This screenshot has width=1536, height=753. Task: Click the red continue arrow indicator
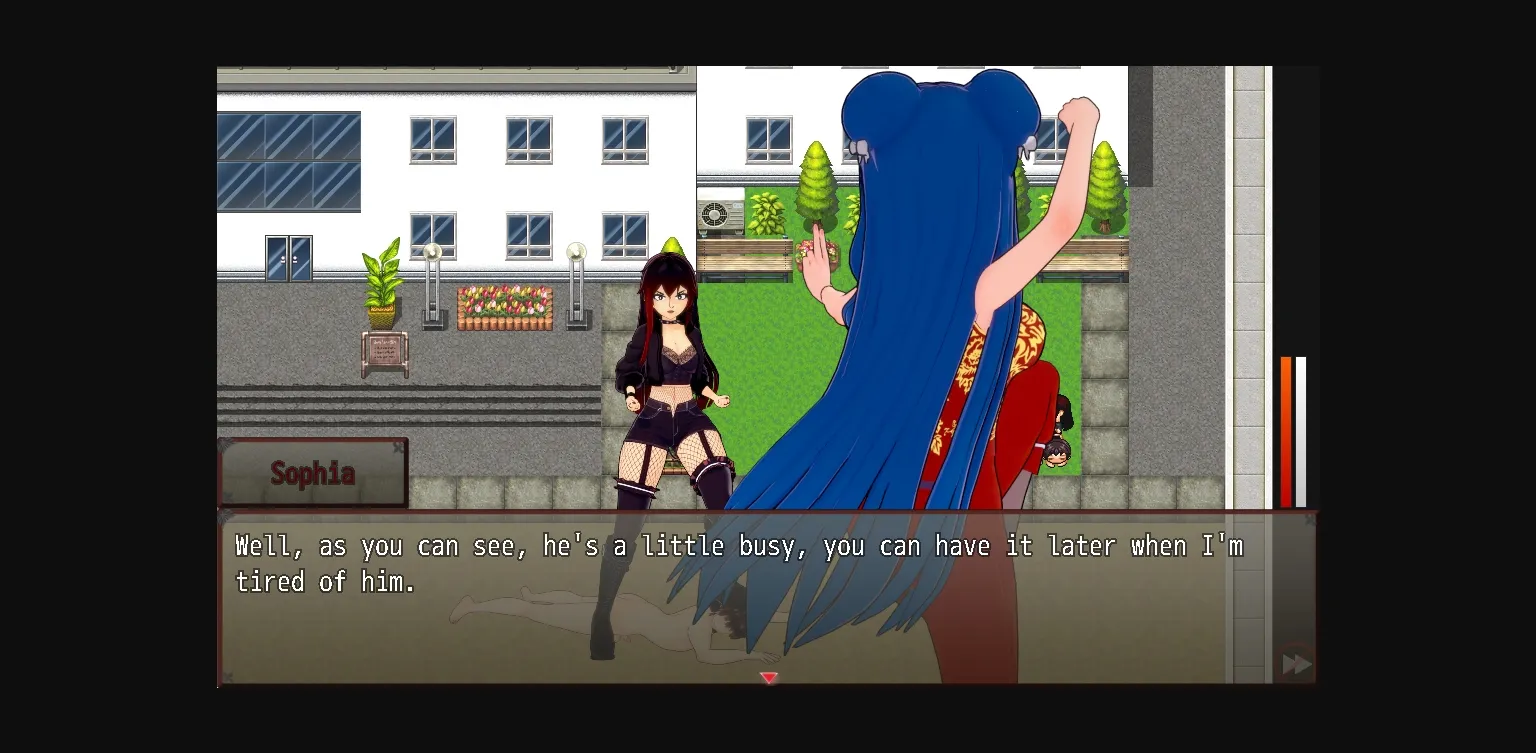pos(769,678)
